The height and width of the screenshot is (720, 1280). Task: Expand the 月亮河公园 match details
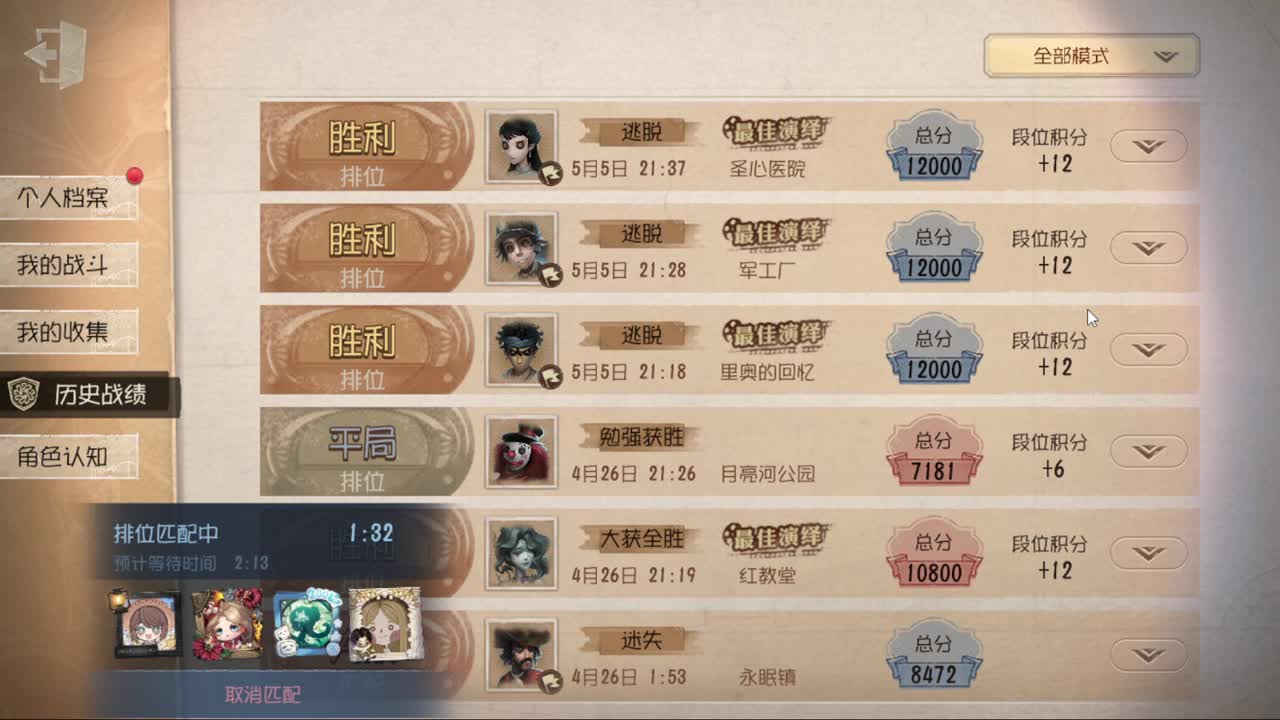[1148, 451]
